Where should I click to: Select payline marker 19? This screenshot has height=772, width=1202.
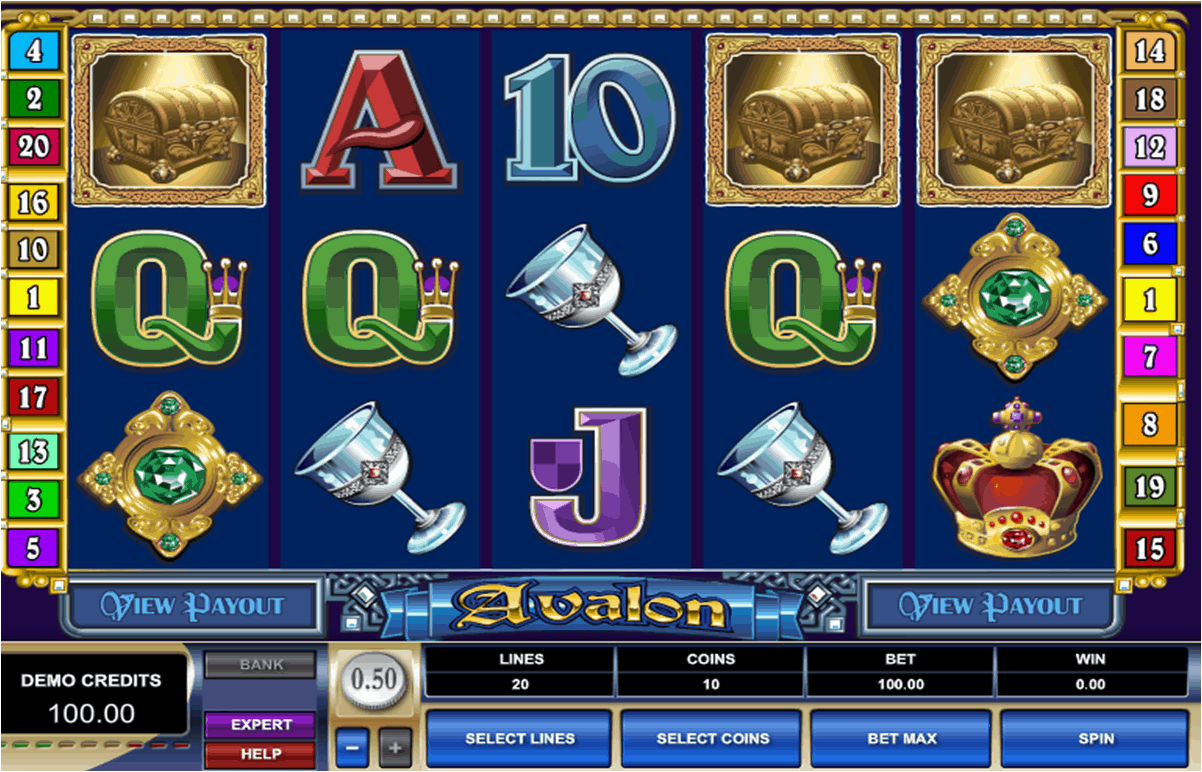1149,487
